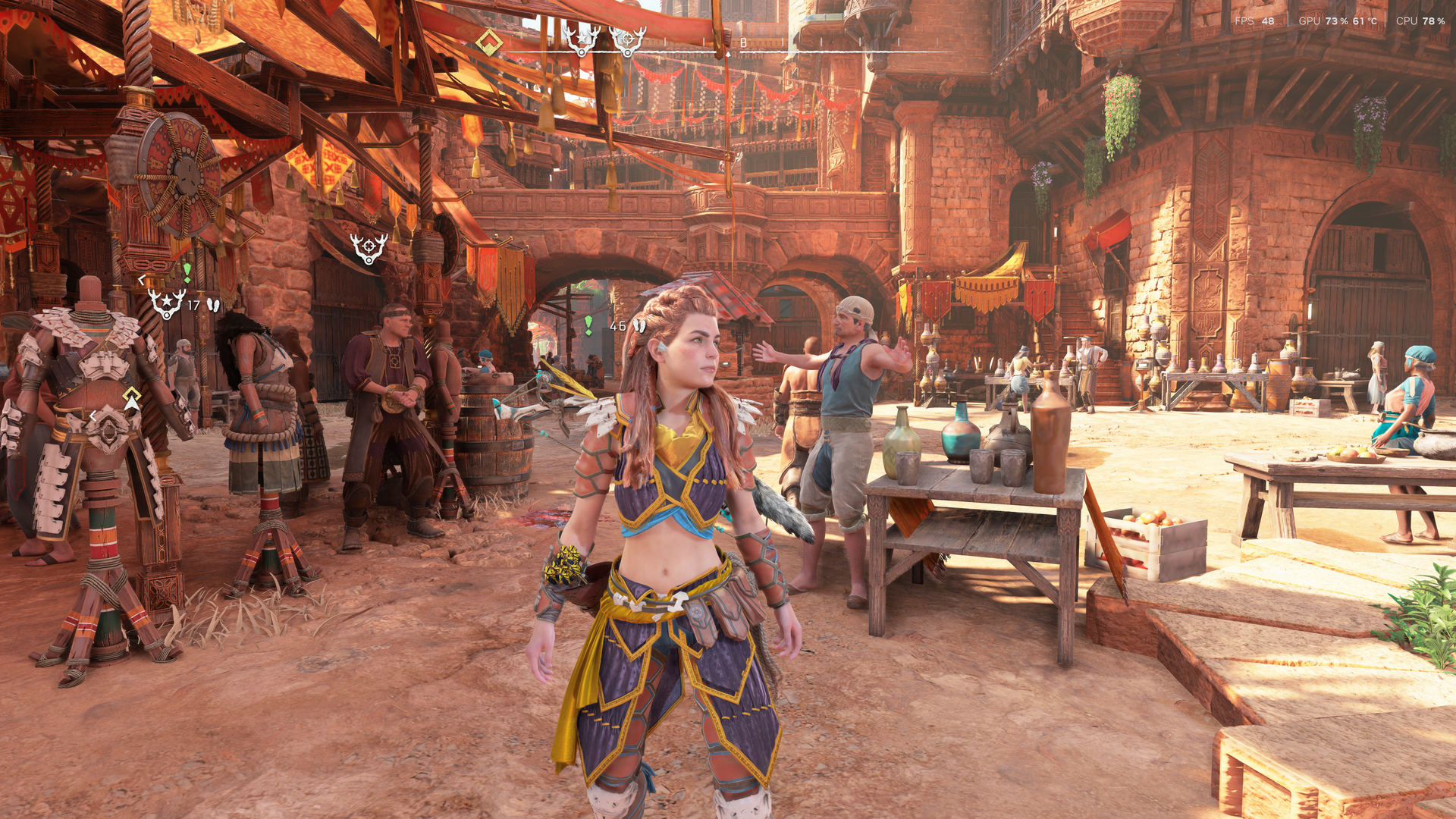1456x819 pixels.
Task: Select the antler star waypoint showing 17 paces
Action: [166, 303]
